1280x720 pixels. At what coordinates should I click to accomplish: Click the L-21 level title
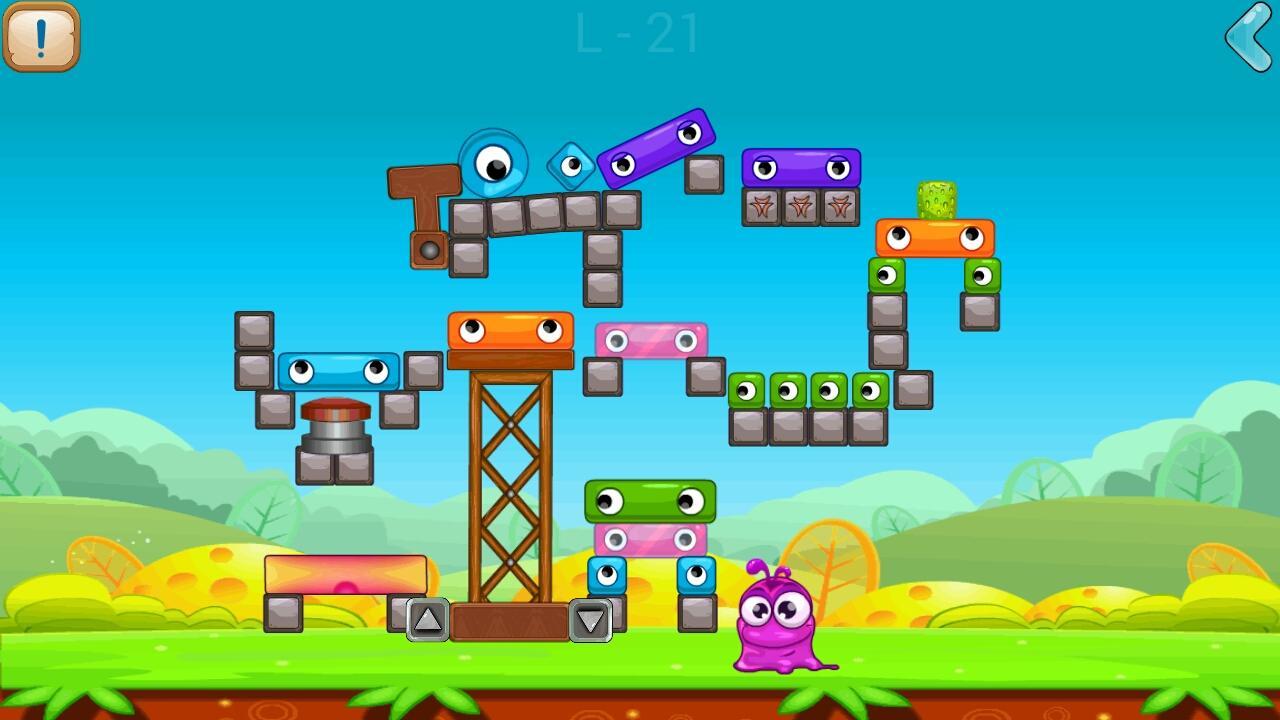click(x=638, y=32)
